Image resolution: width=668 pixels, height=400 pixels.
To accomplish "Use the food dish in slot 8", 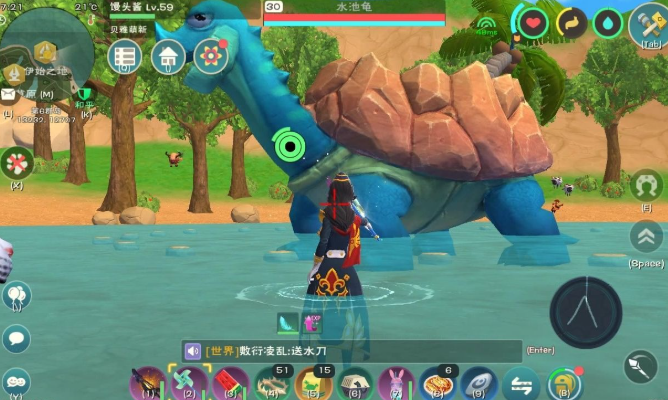I will tap(438, 381).
